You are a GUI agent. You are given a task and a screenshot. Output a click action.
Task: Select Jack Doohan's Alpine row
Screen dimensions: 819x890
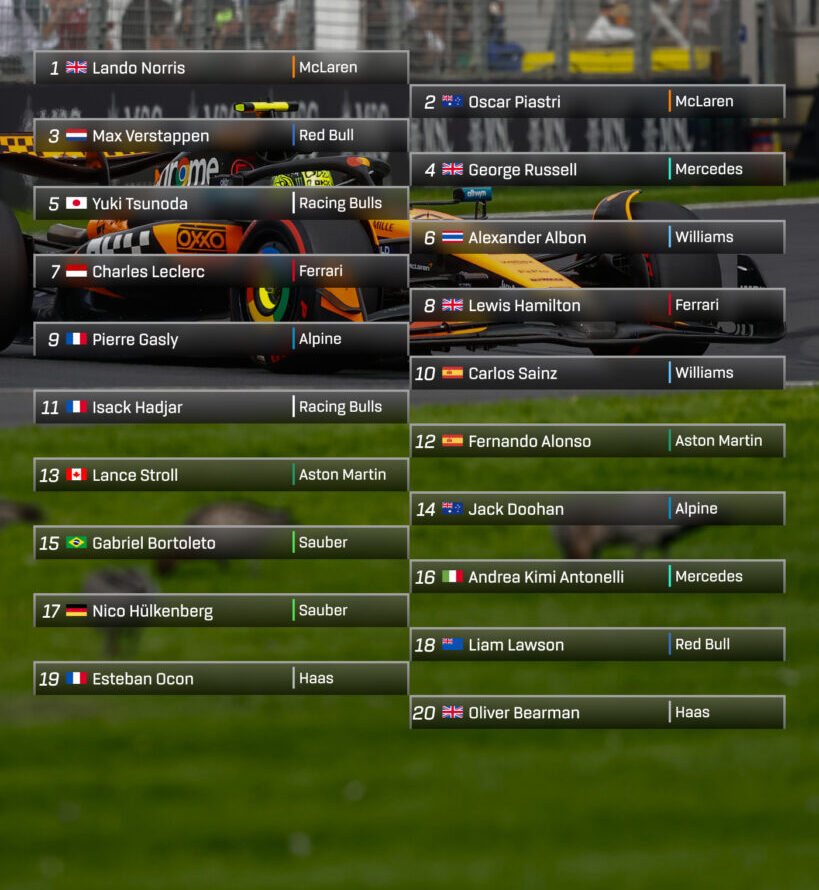point(597,509)
